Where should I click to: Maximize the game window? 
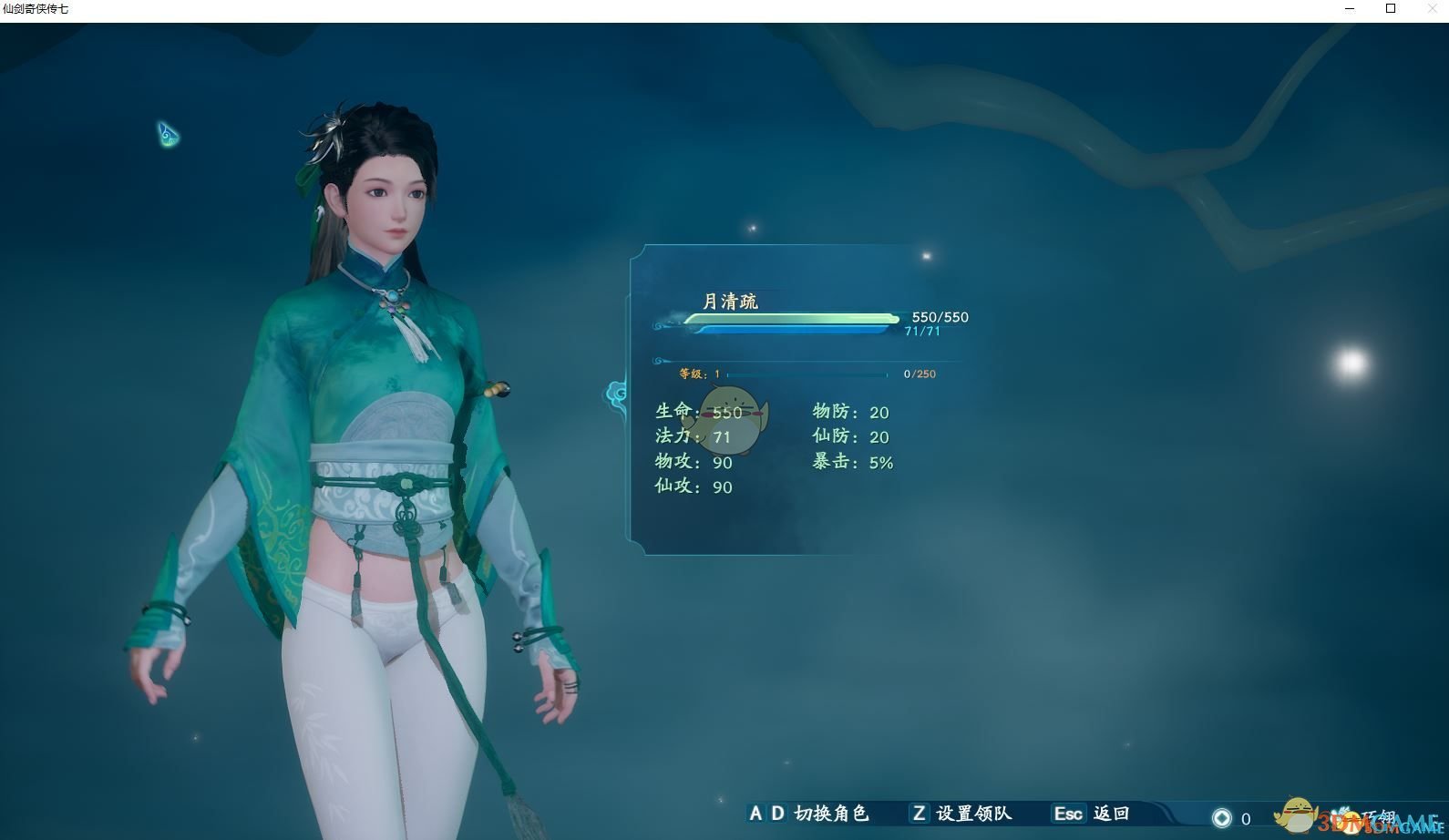(x=1391, y=9)
